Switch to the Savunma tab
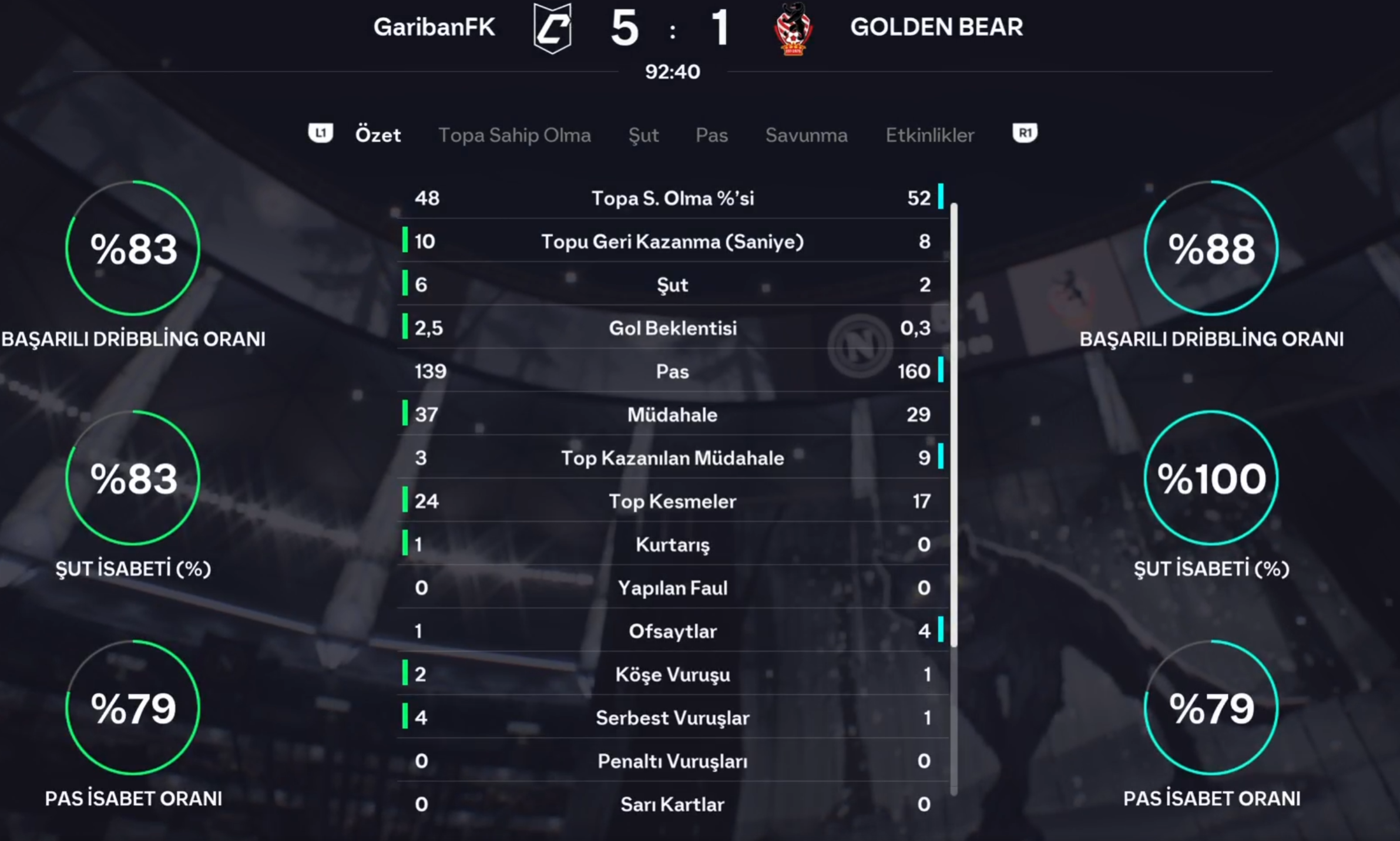The image size is (1400, 841). click(x=806, y=135)
